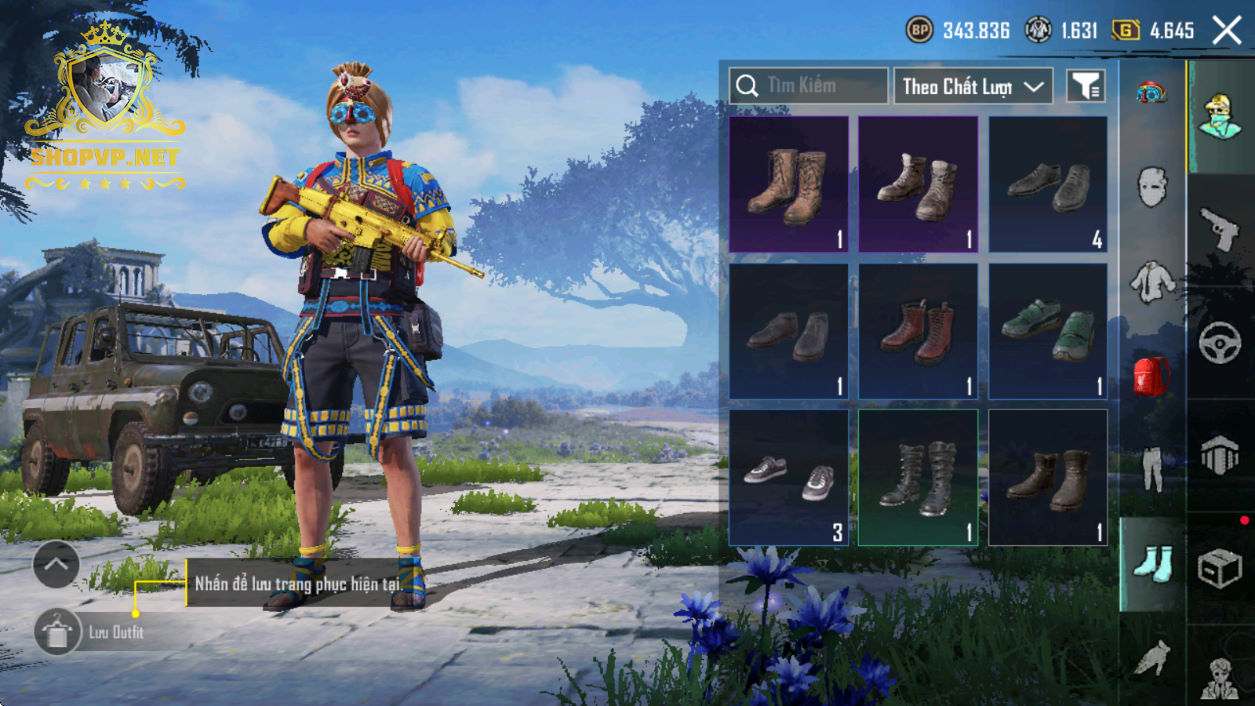Choose the red leather boots item

point(918,331)
